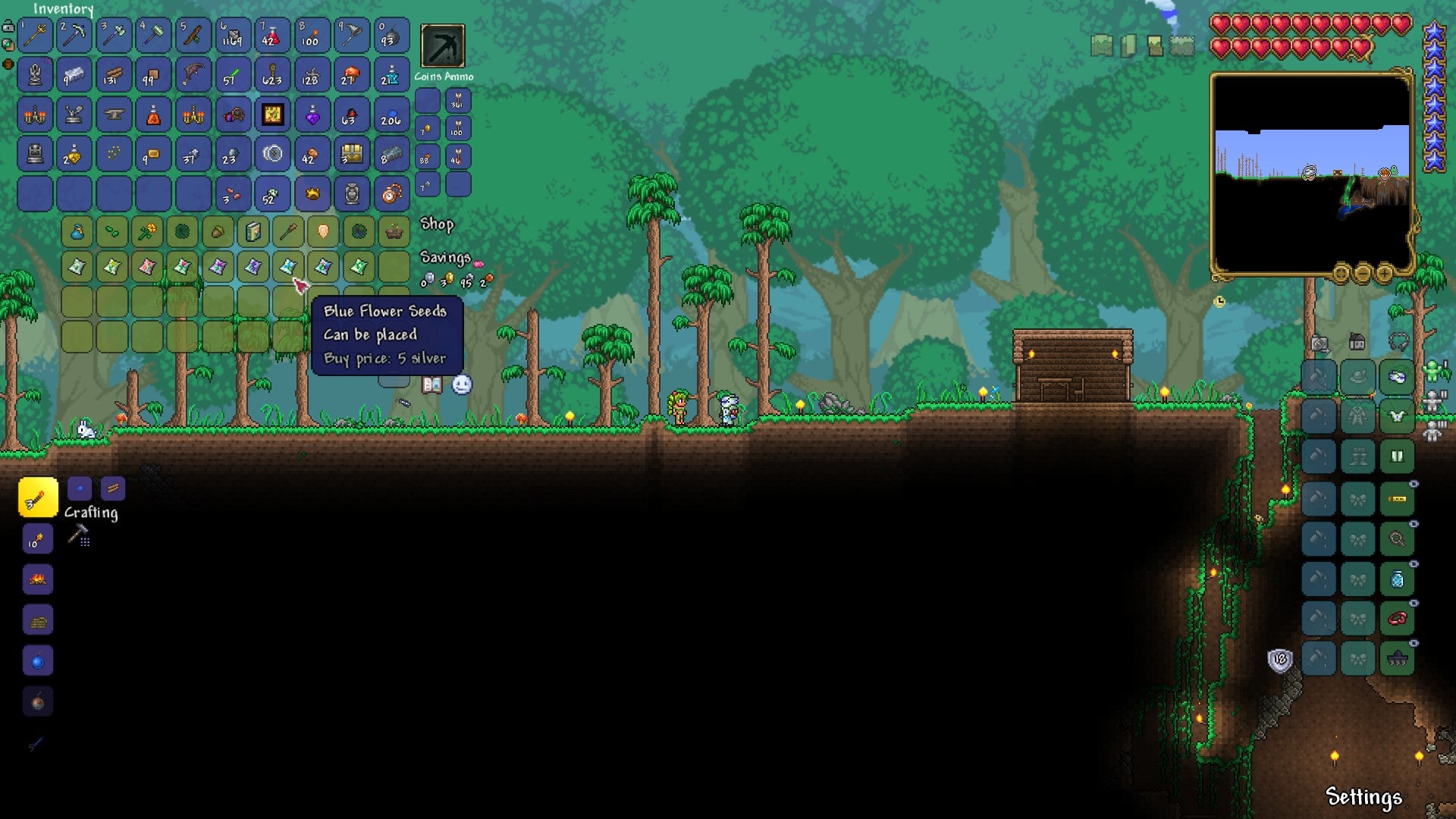Toggle the hotbar lock padlock
Screen dimensions: 1456x819
(8, 26)
